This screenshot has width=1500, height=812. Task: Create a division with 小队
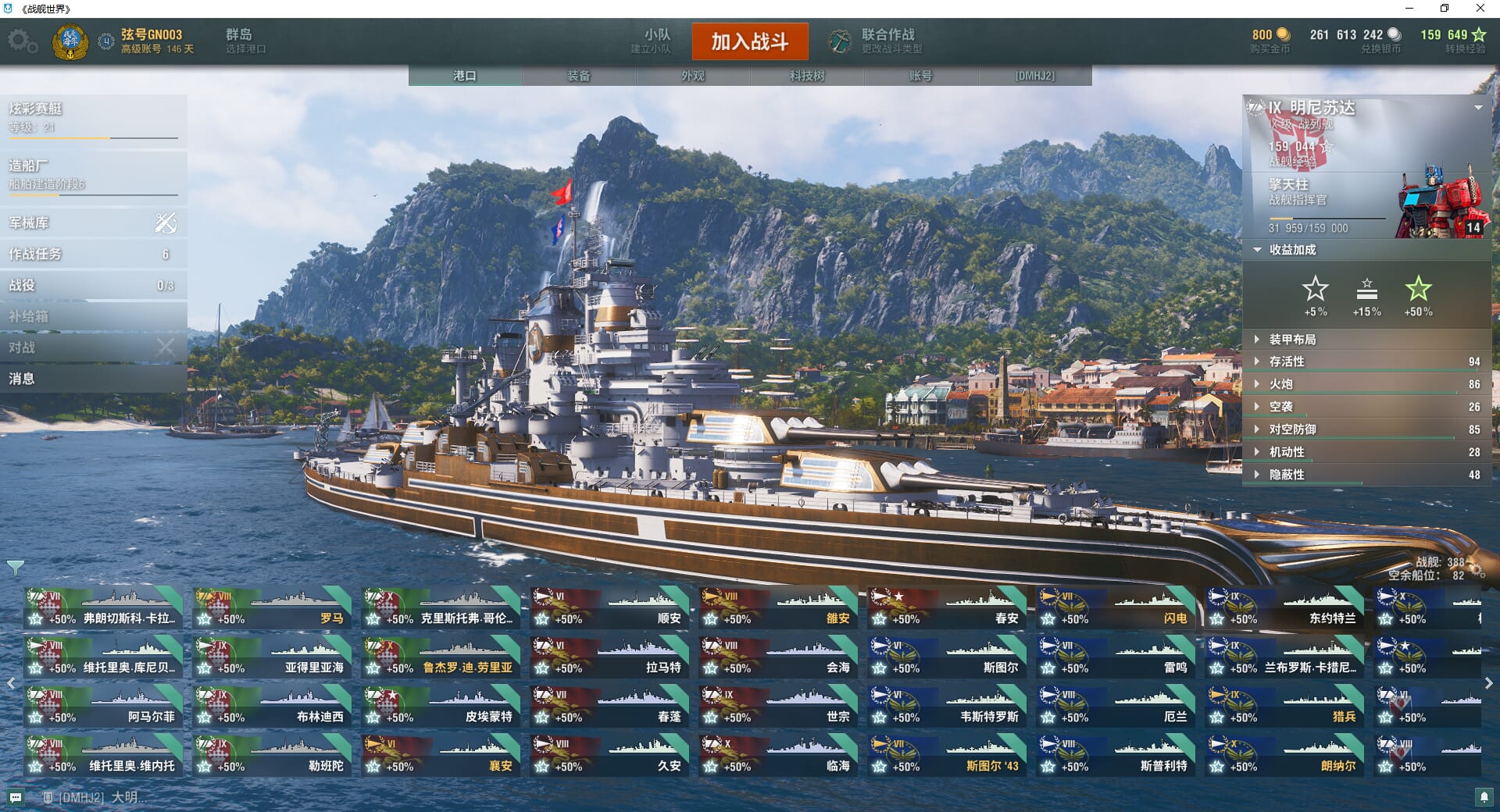click(651, 41)
